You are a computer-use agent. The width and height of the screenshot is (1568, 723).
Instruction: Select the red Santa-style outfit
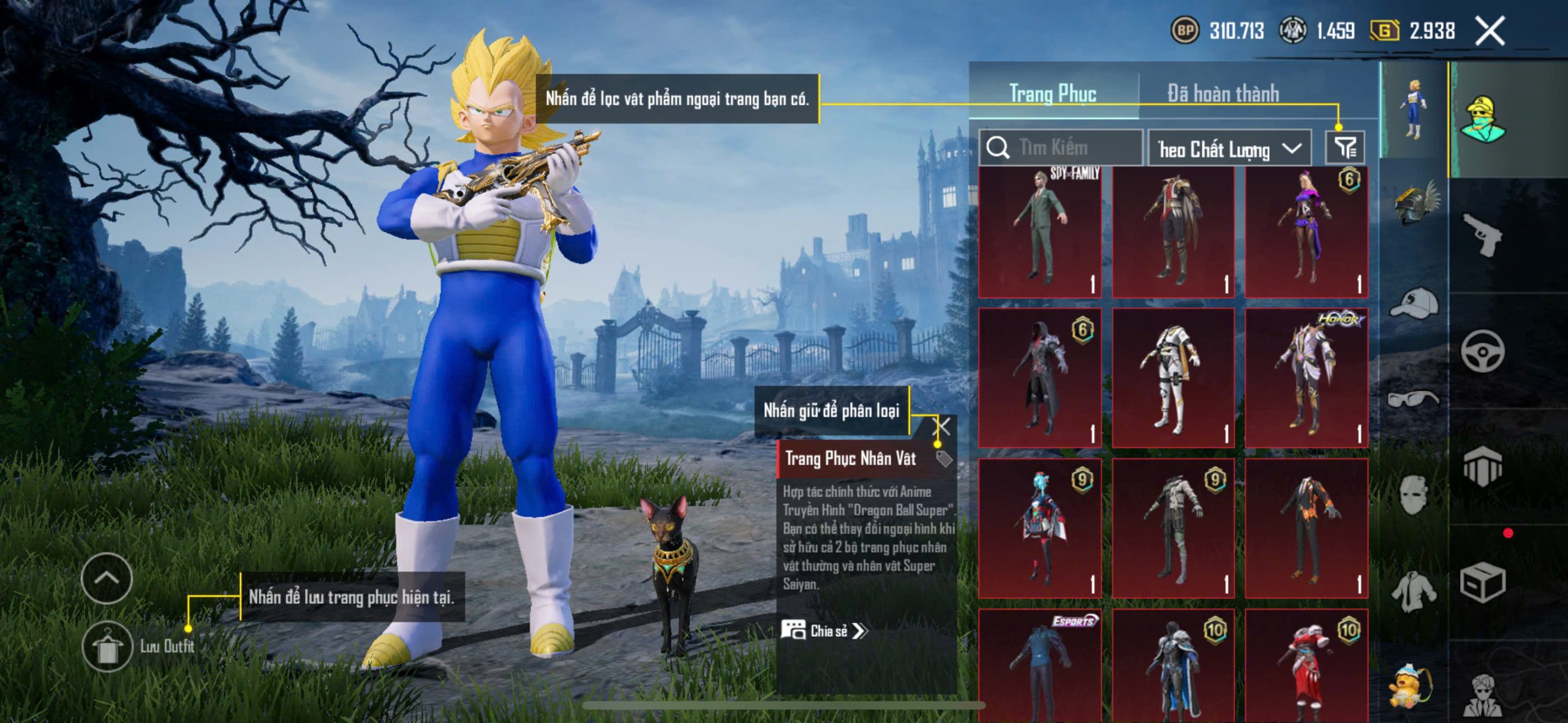coord(1306,666)
